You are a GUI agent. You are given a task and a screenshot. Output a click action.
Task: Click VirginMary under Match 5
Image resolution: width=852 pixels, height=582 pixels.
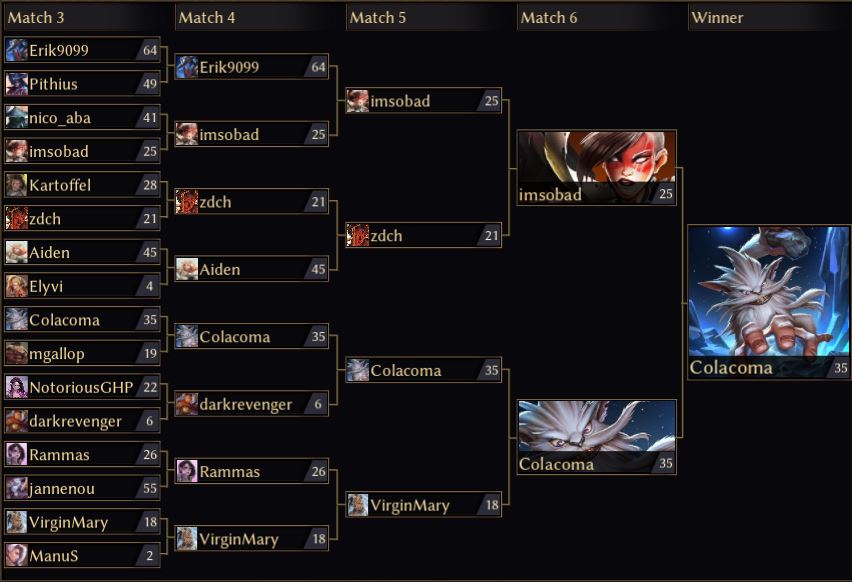click(x=424, y=506)
